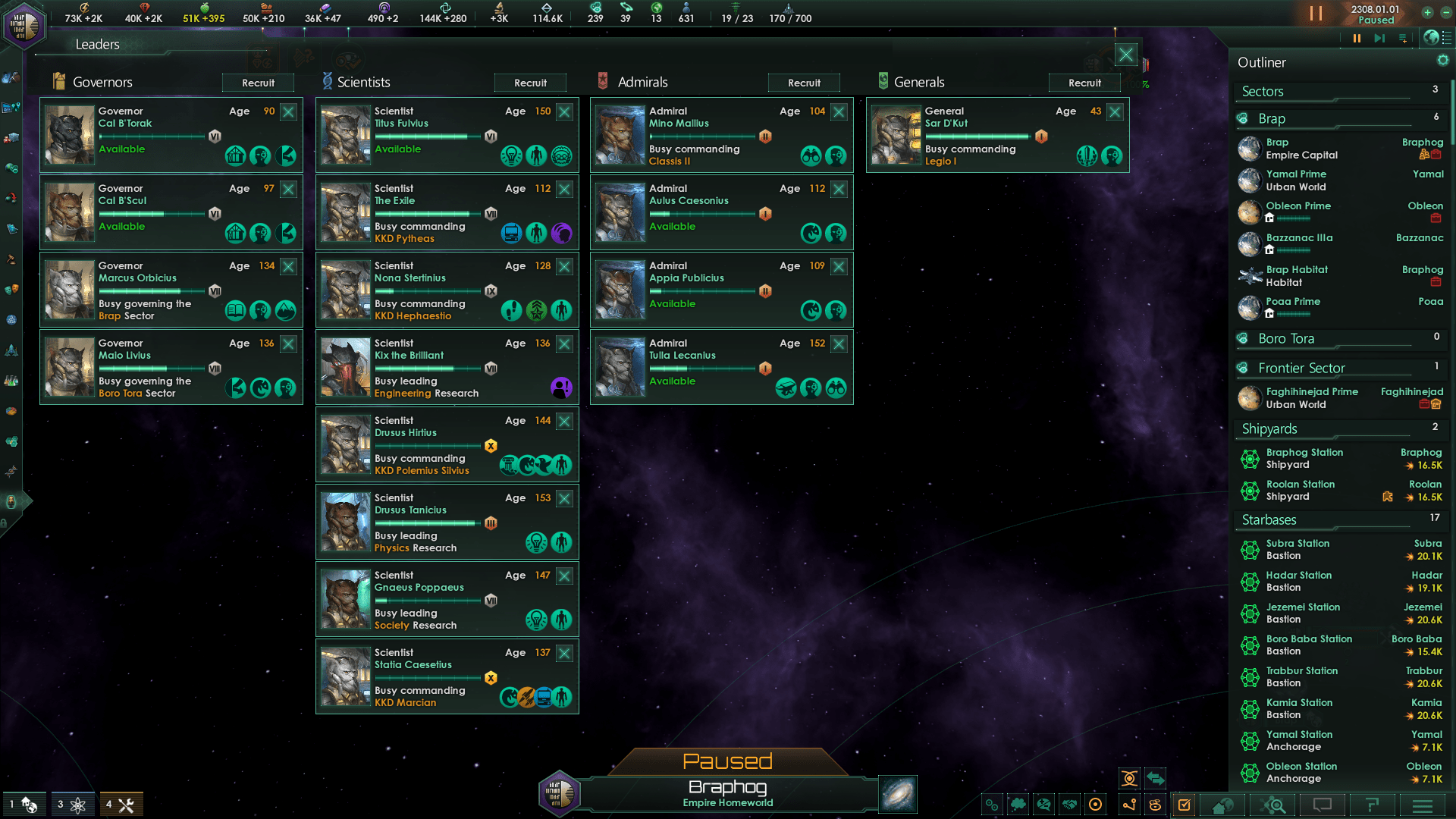Viewport: 1456px width, 819px height.
Task: Open Yamal Prime in the Outliner
Action: coord(1297,180)
